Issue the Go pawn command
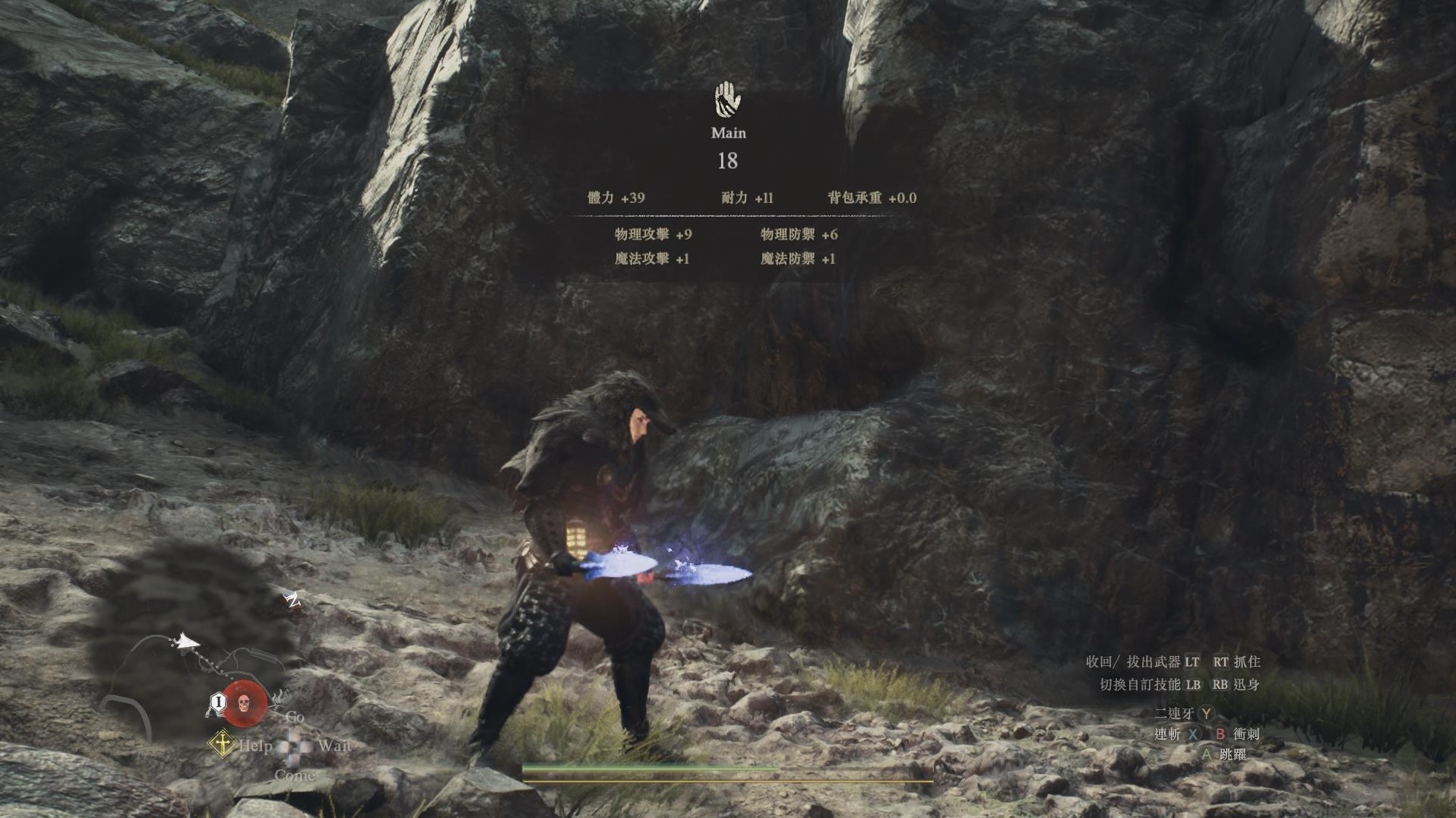Viewport: 1456px width, 818px height. pos(295,717)
